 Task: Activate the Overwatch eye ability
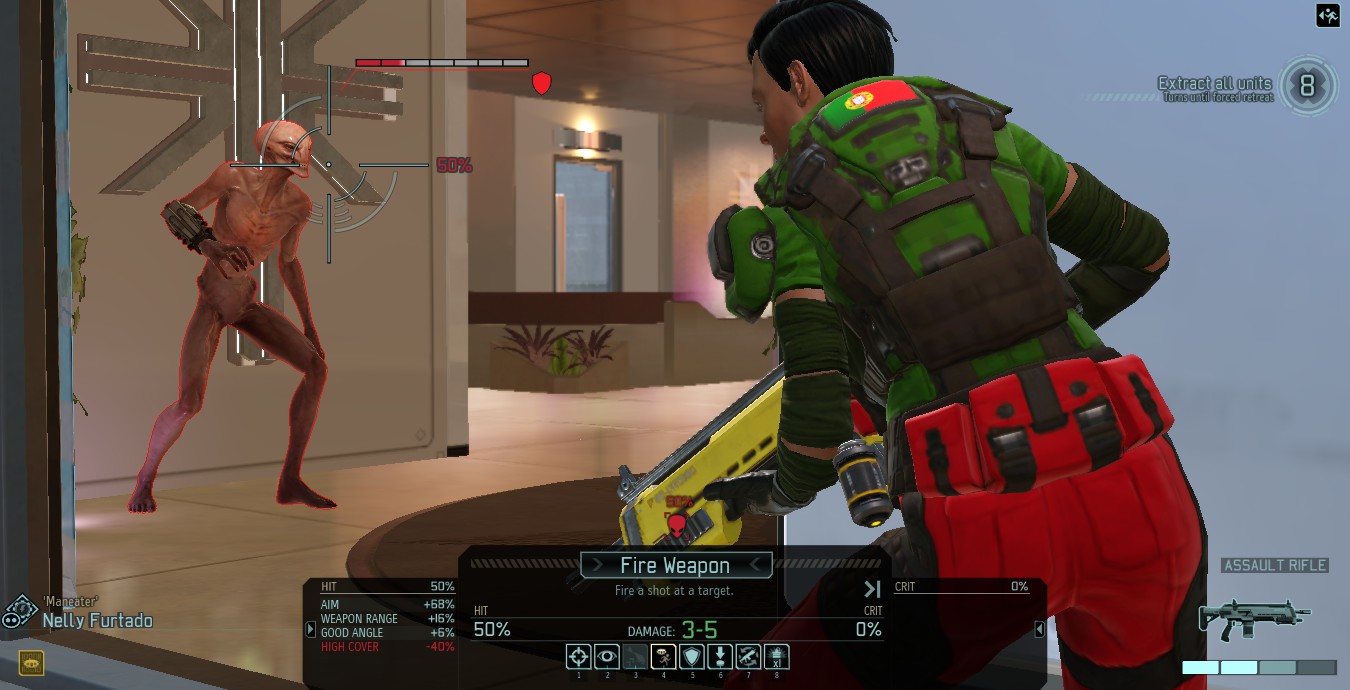(x=606, y=657)
